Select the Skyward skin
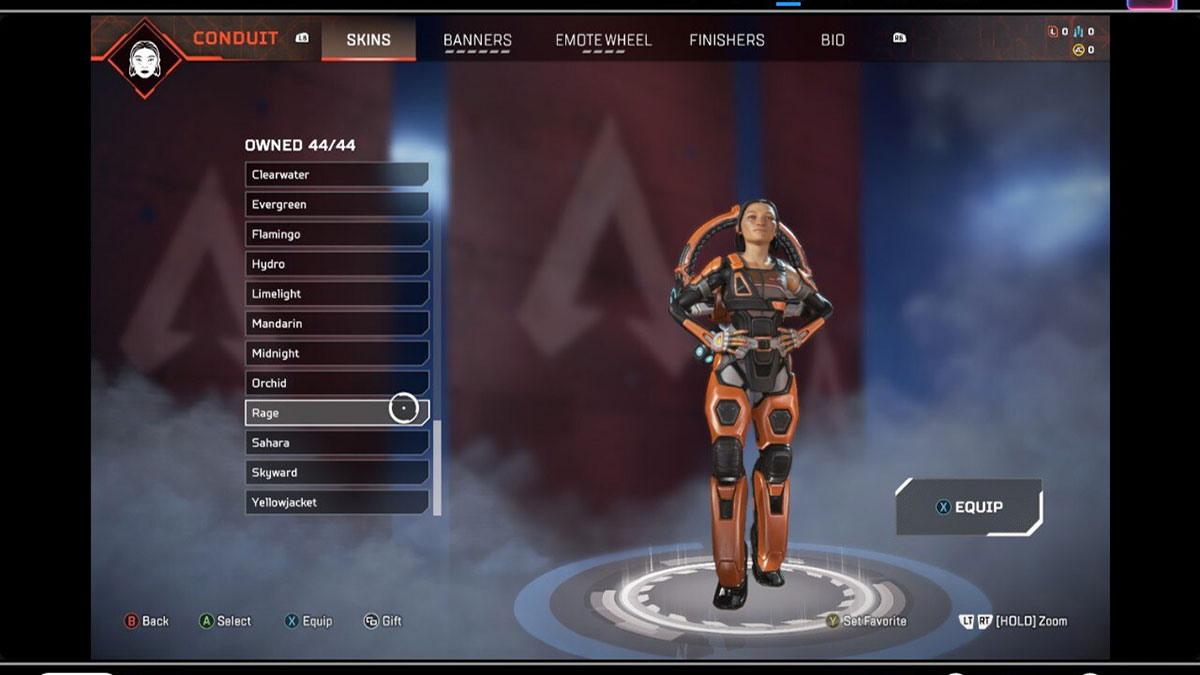Viewport: 1200px width, 675px height. tap(336, 472)
